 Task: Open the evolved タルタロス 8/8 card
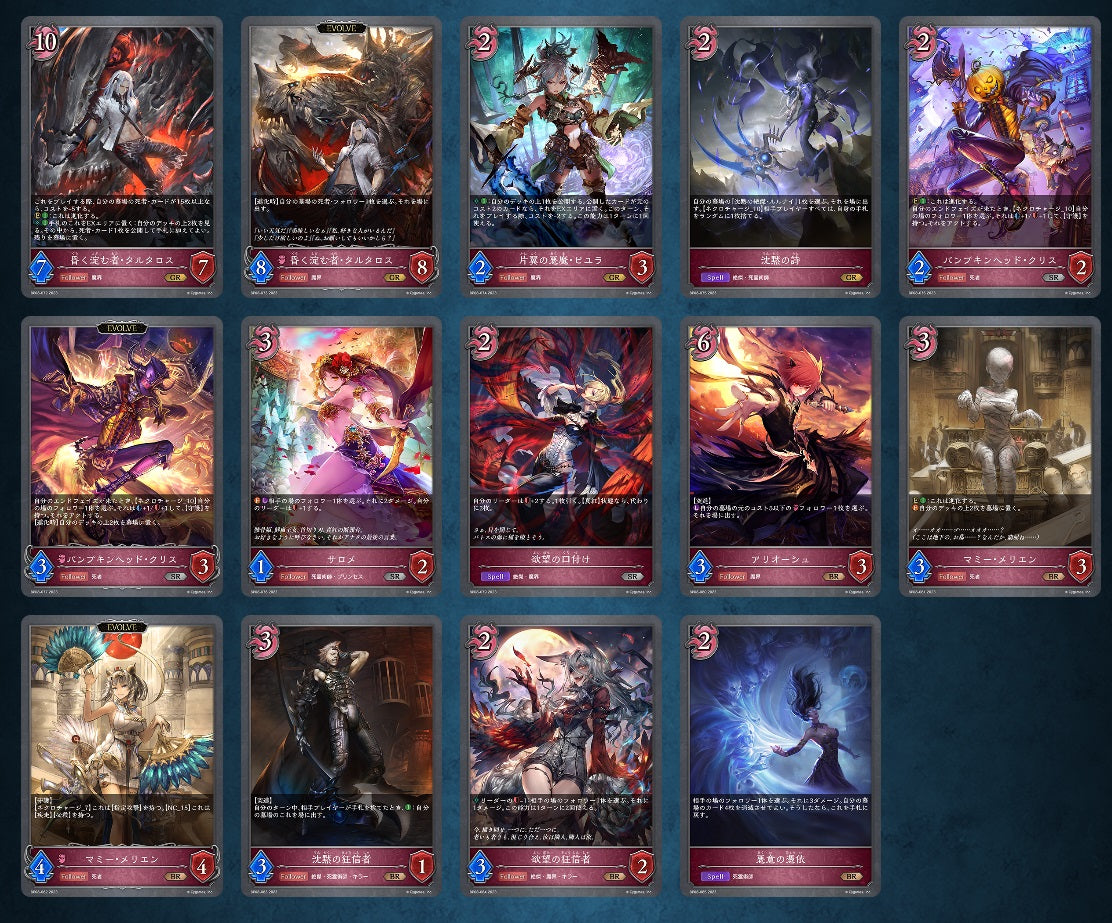[341, 156]
